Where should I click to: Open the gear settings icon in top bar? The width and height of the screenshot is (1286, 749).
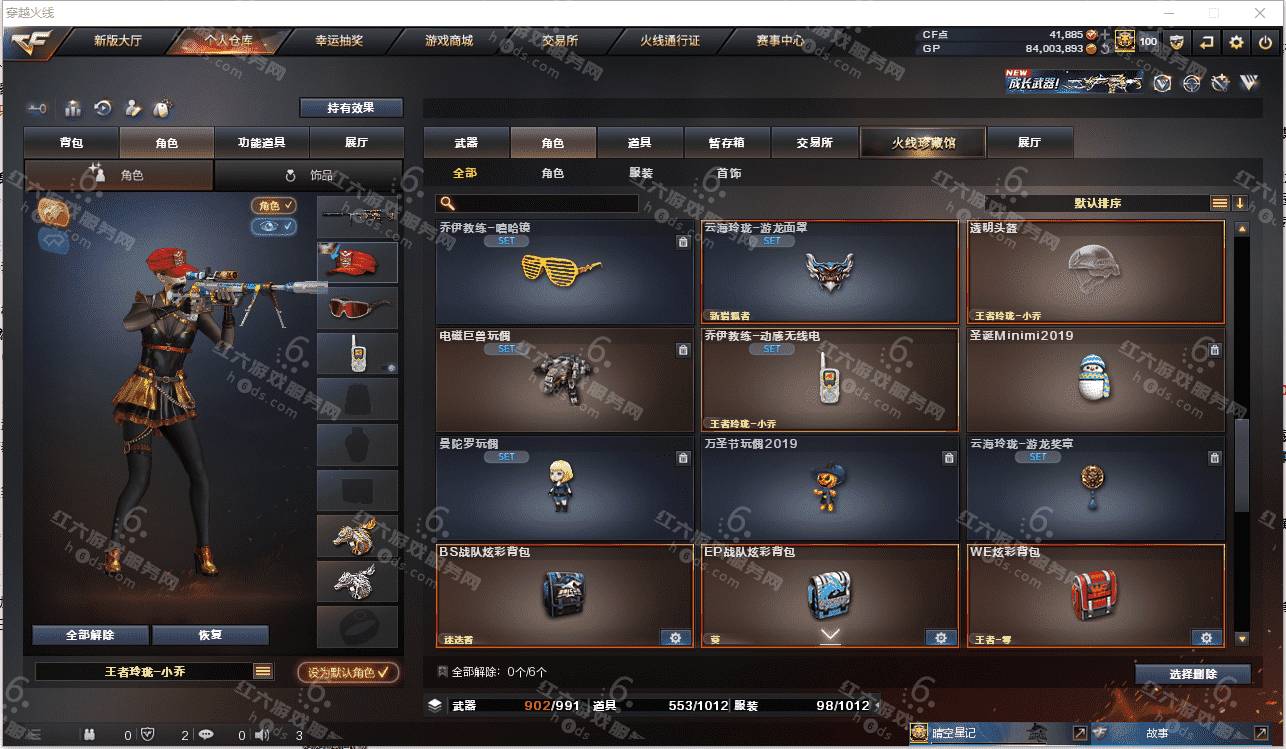coord(1237,42)
